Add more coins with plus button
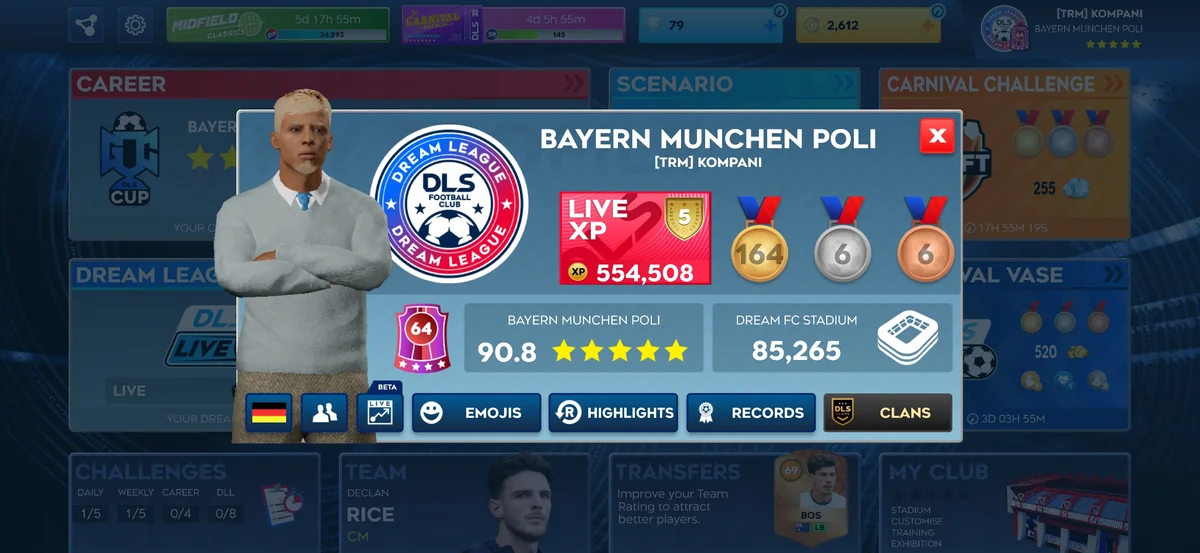 (x=926, y=26)
